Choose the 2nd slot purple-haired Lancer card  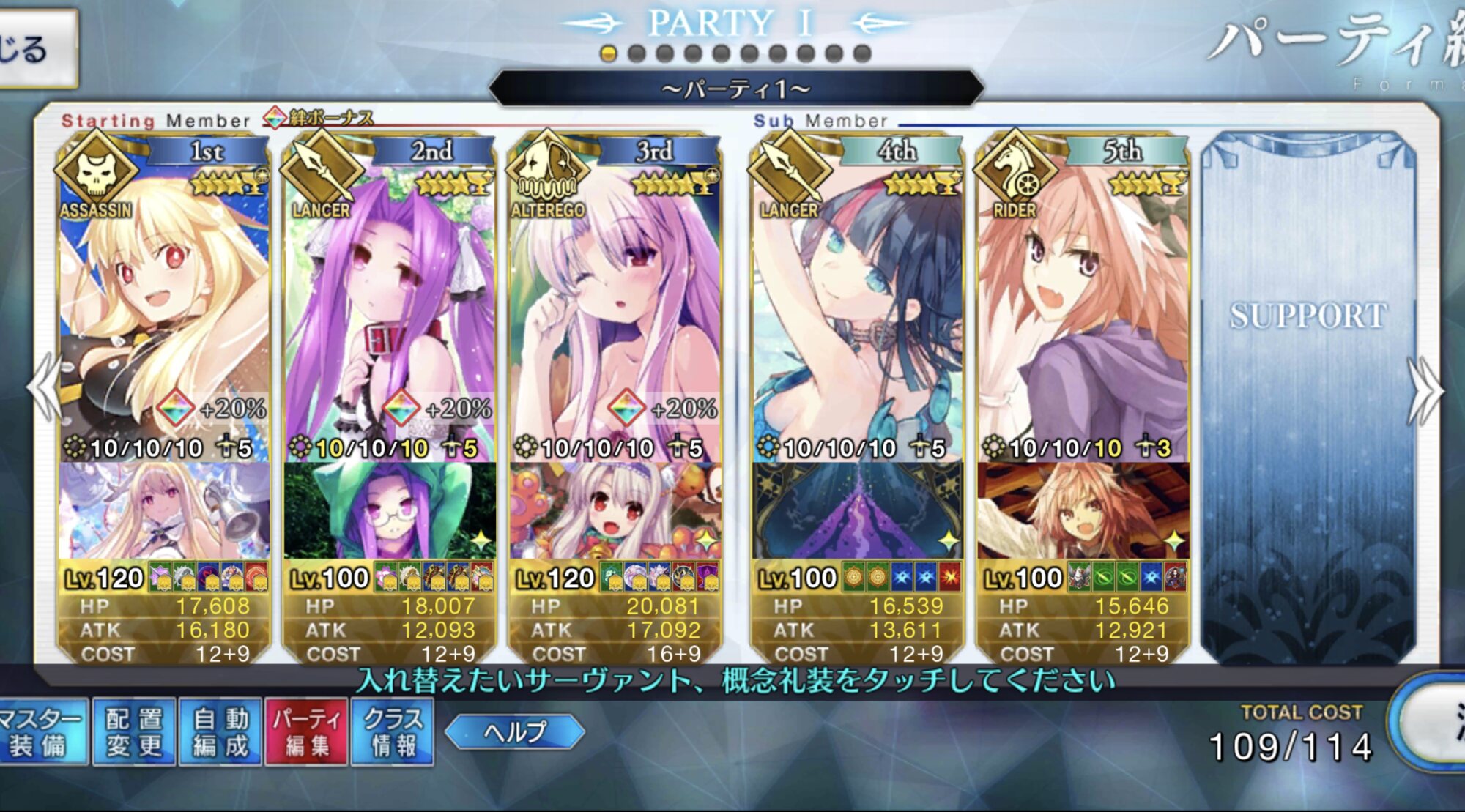[390, 308]
